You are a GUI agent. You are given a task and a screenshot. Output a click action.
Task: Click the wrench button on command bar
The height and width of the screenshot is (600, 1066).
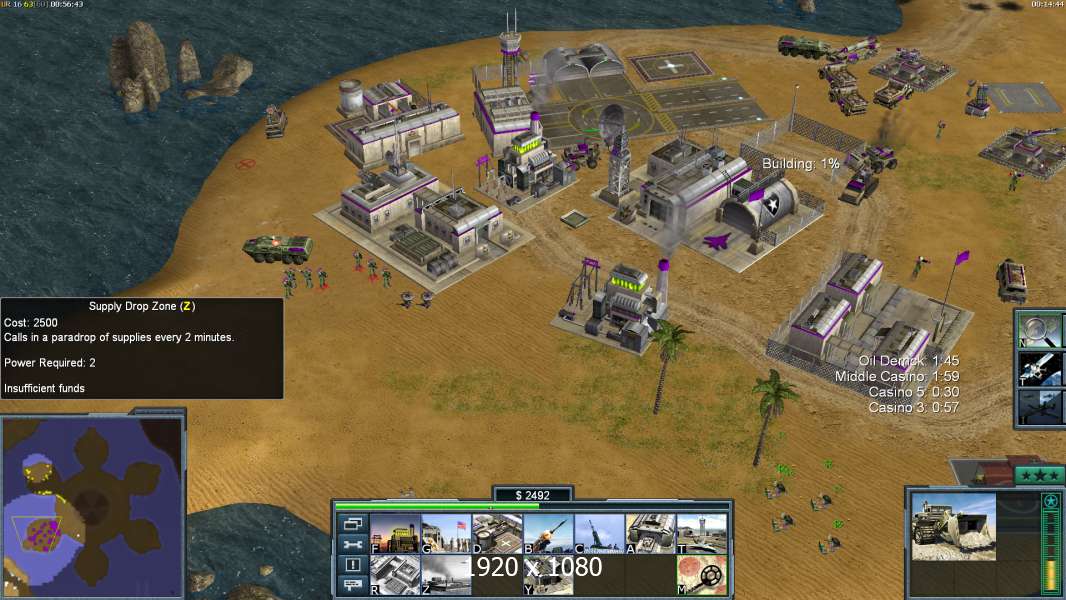tap(352, 544)
